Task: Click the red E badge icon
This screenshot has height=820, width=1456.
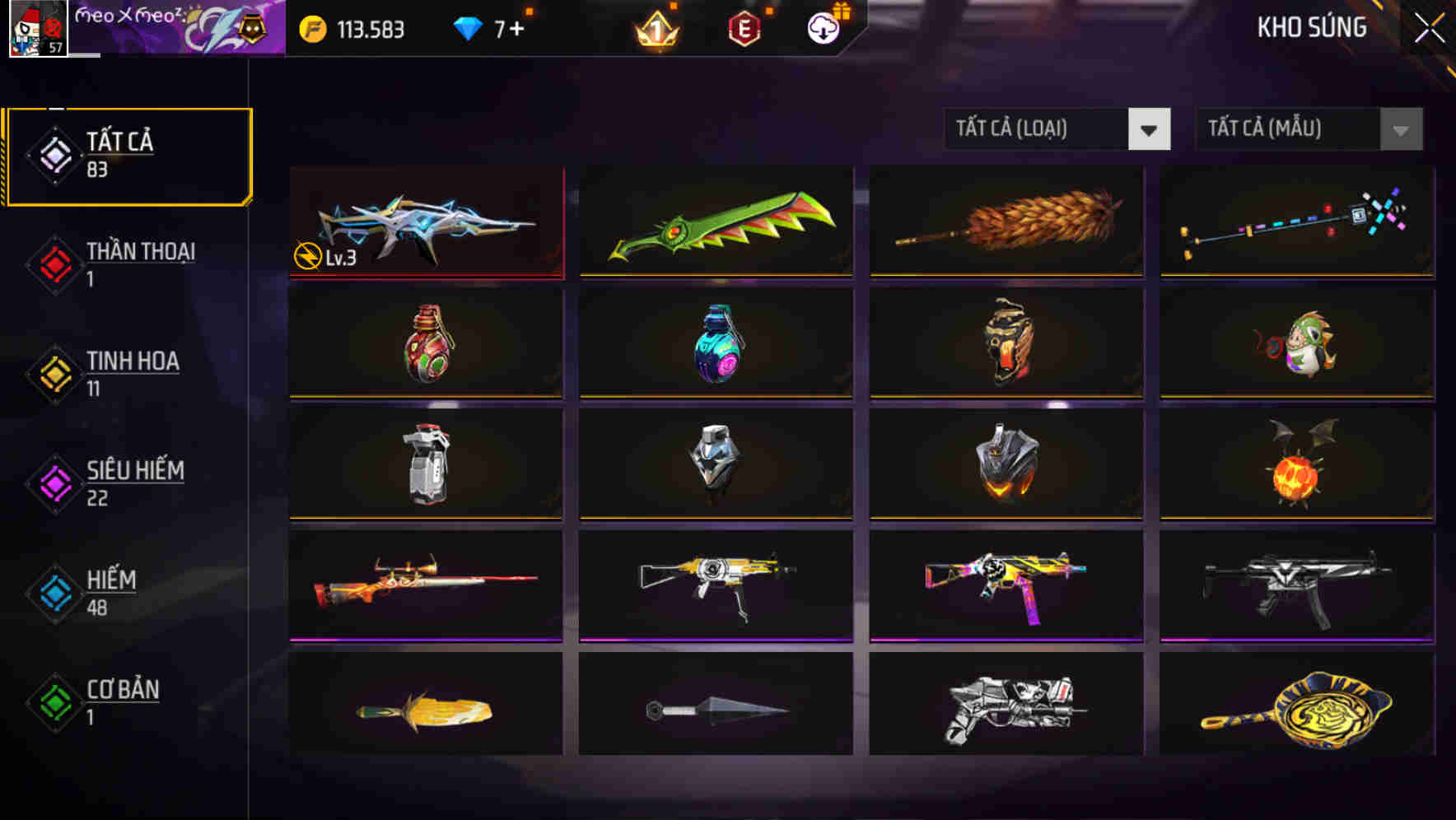Action: tap(744, 28)
